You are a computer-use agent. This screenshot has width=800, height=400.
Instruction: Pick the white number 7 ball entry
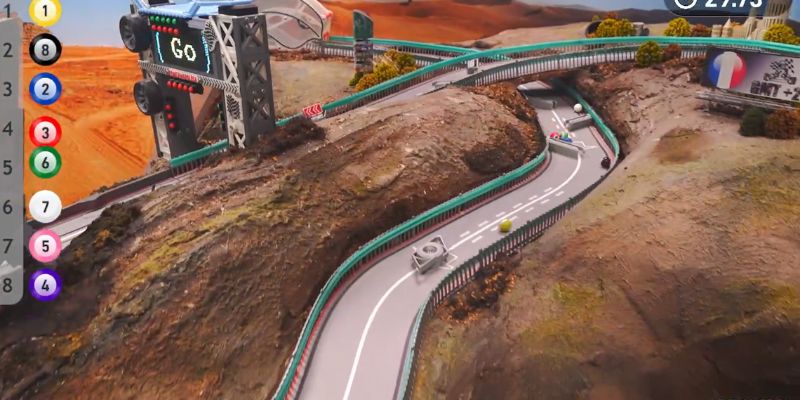click(x=45, y=207)
